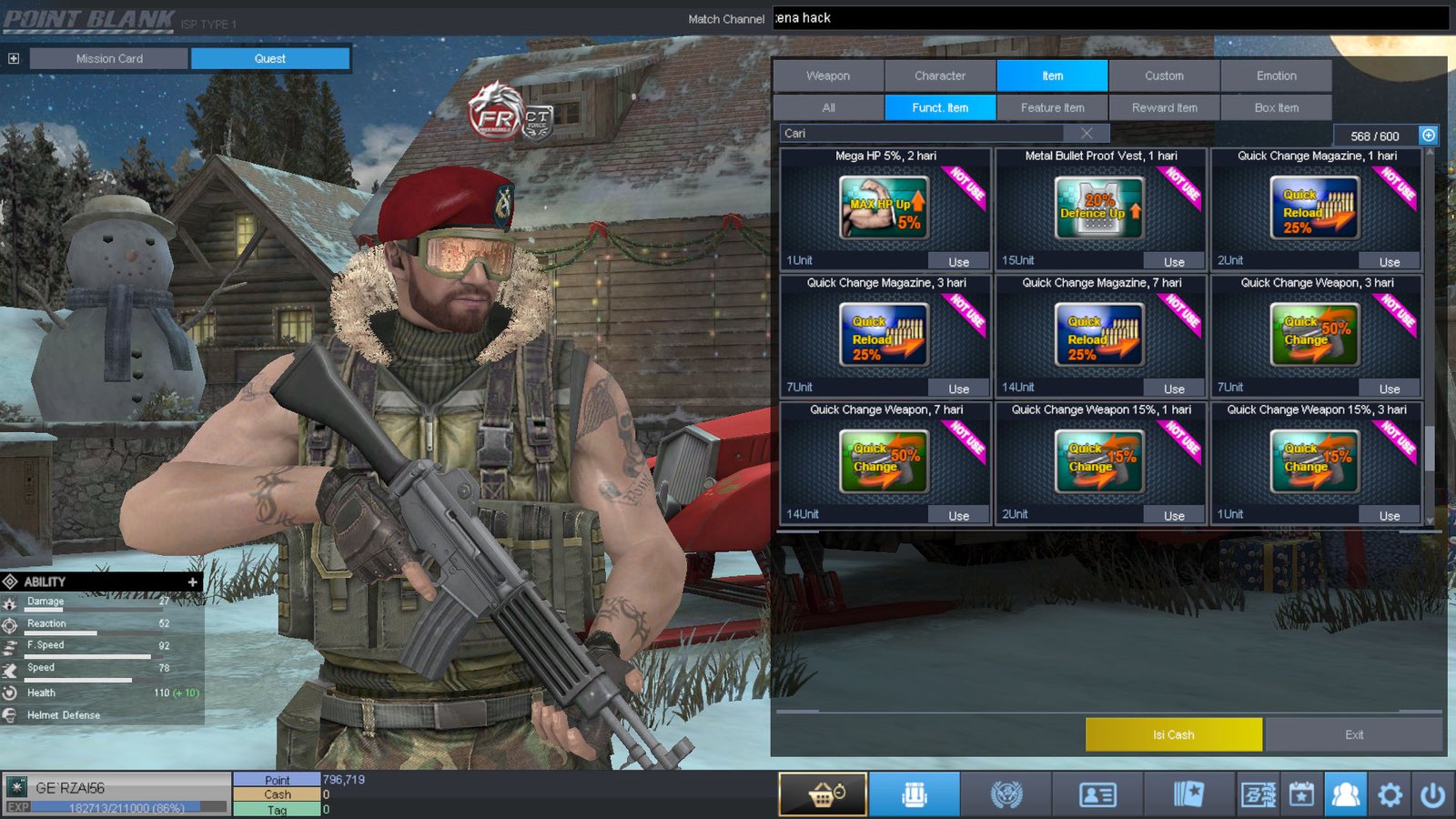
Task: Open the Reward Item filter
Action: 1164,107
